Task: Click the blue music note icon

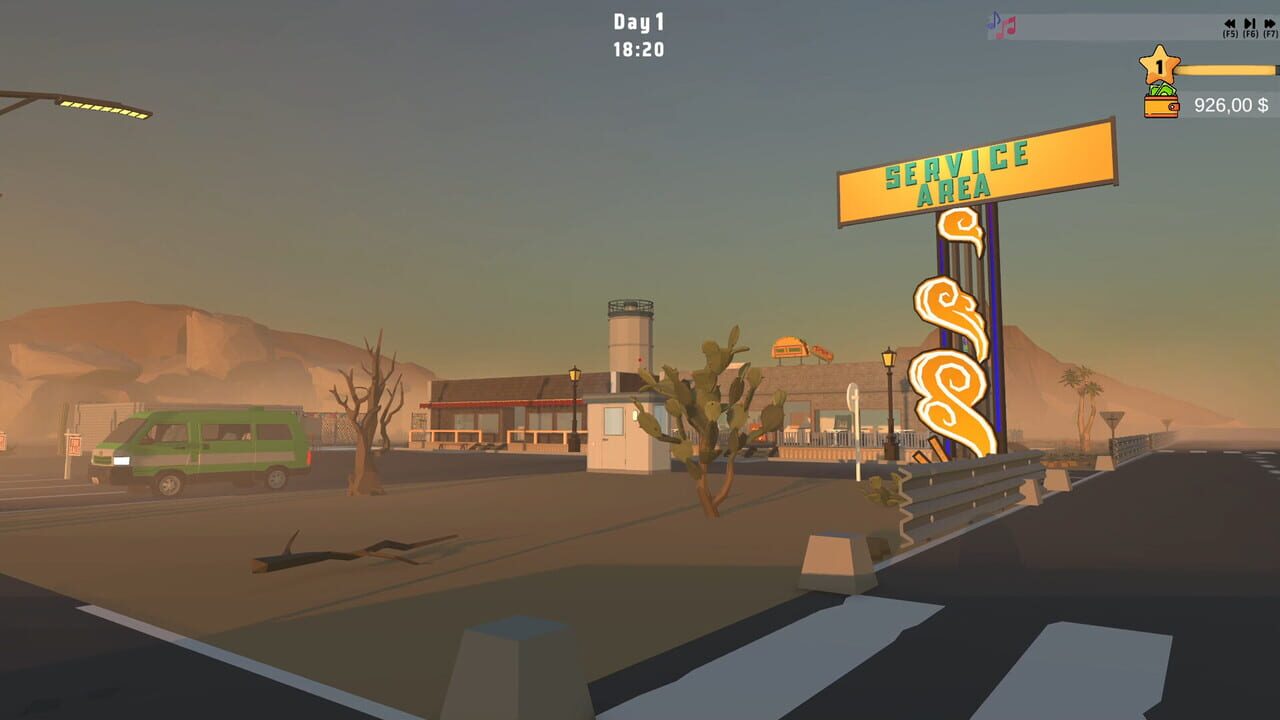Action: pos(995,20)
